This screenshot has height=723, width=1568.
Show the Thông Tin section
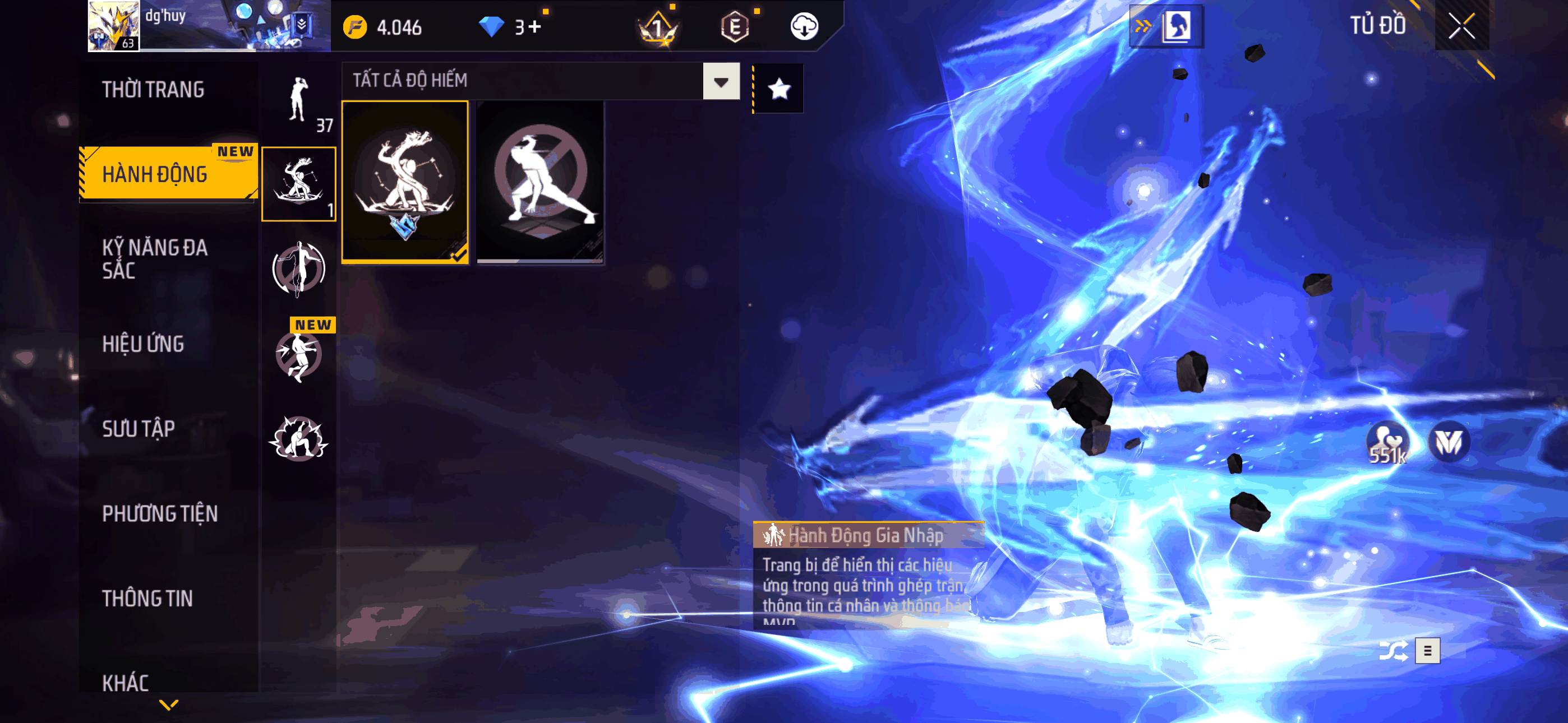[x=147, y=598]
